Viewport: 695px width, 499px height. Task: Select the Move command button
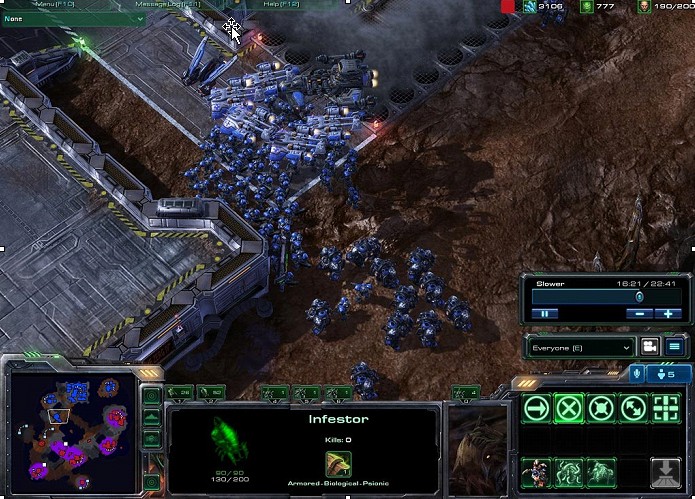[537, 407]
